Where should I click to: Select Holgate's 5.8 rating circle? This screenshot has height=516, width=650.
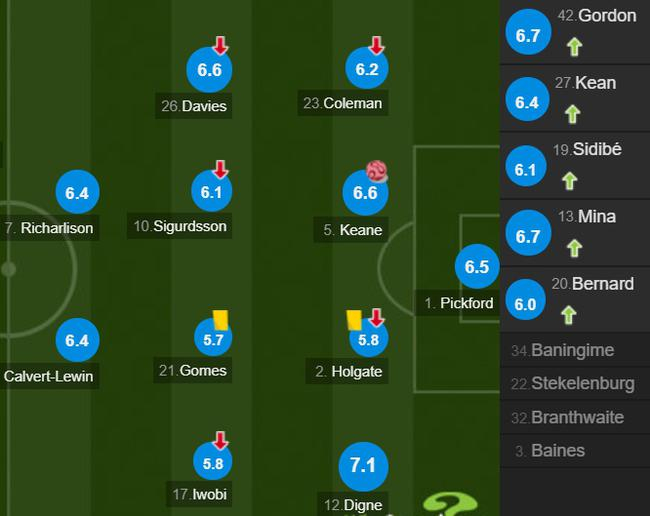pyautogui.click(x=367, y=340)
